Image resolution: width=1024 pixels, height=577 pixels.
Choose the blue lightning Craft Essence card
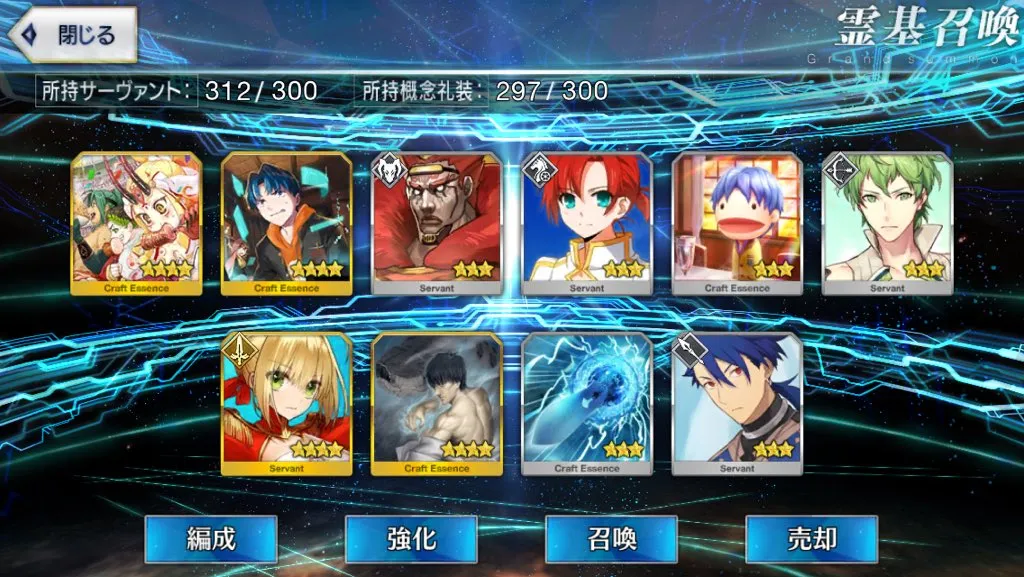[x=586, y=404]
